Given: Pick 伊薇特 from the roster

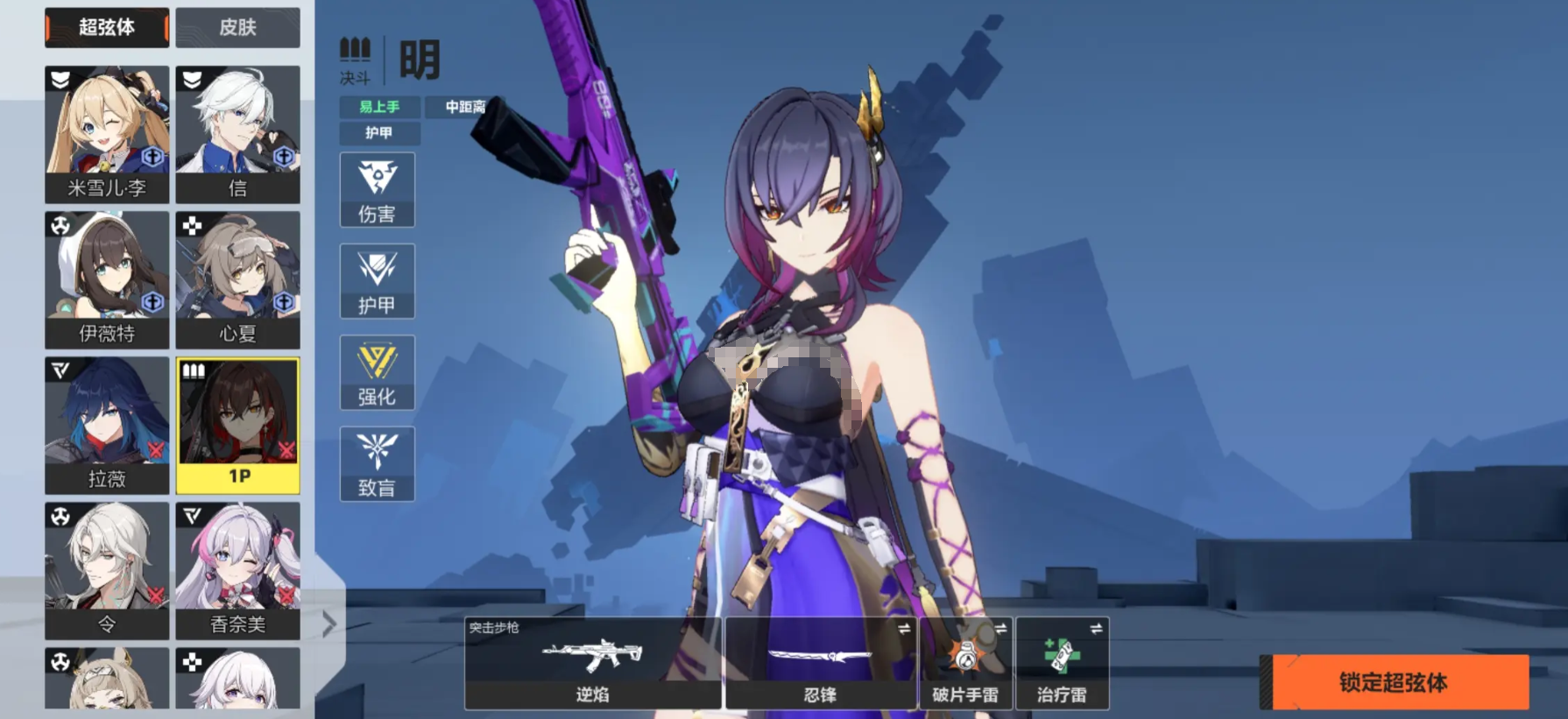Looking at the screenshot, I should (x=107, y=279).
